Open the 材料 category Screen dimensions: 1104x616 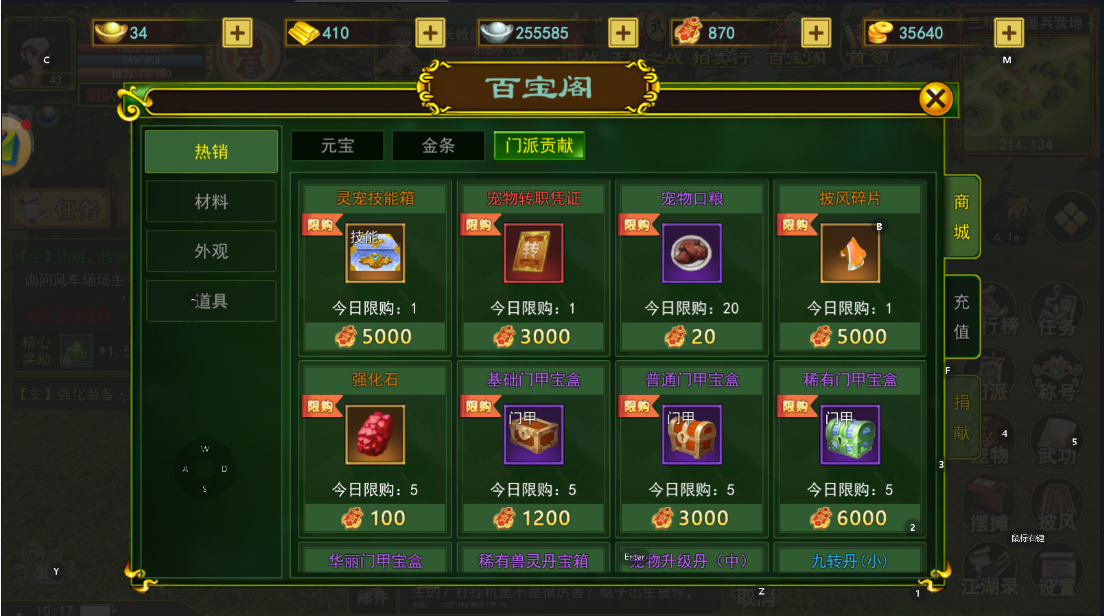point(211,202)
